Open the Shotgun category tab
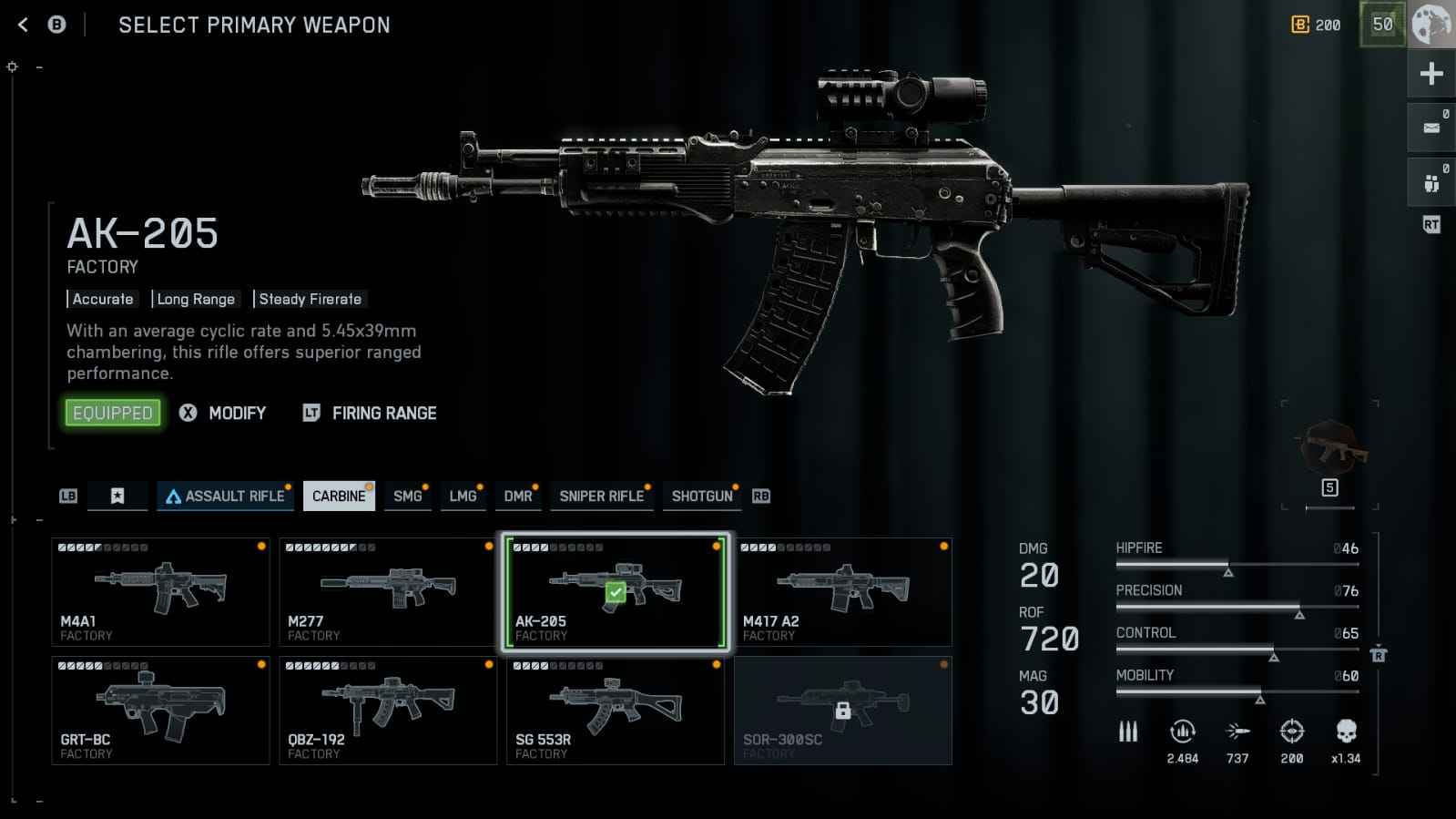 pyautogui.click(x=702, y=497)
